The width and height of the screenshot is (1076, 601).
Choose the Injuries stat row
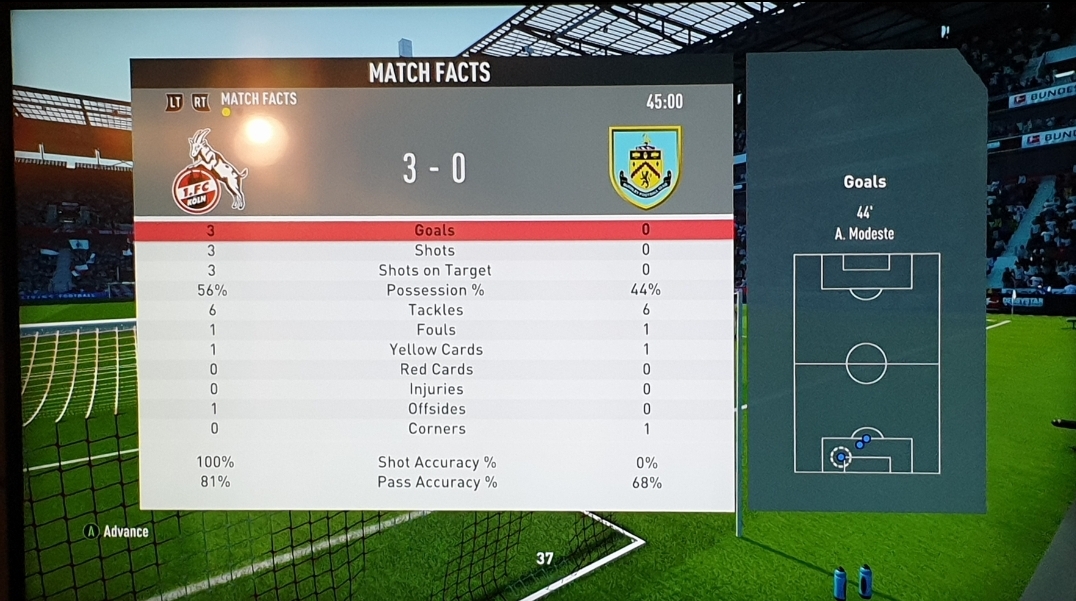(x=435, y=389)
